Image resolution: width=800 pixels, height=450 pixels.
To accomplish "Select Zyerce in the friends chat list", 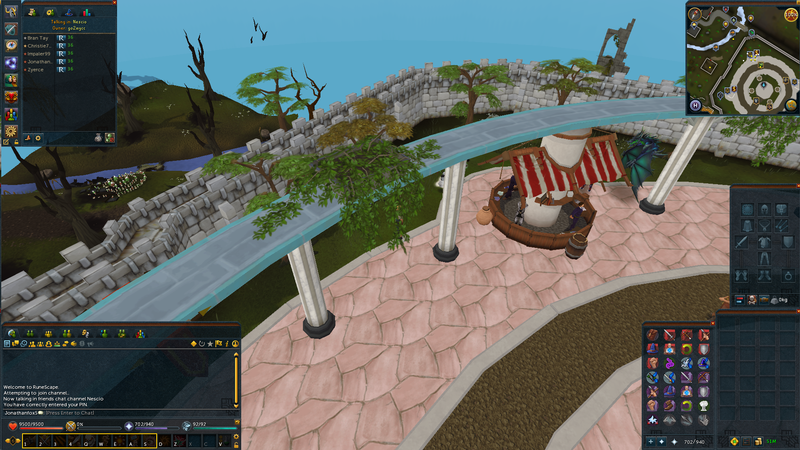I will pos(36,70).
